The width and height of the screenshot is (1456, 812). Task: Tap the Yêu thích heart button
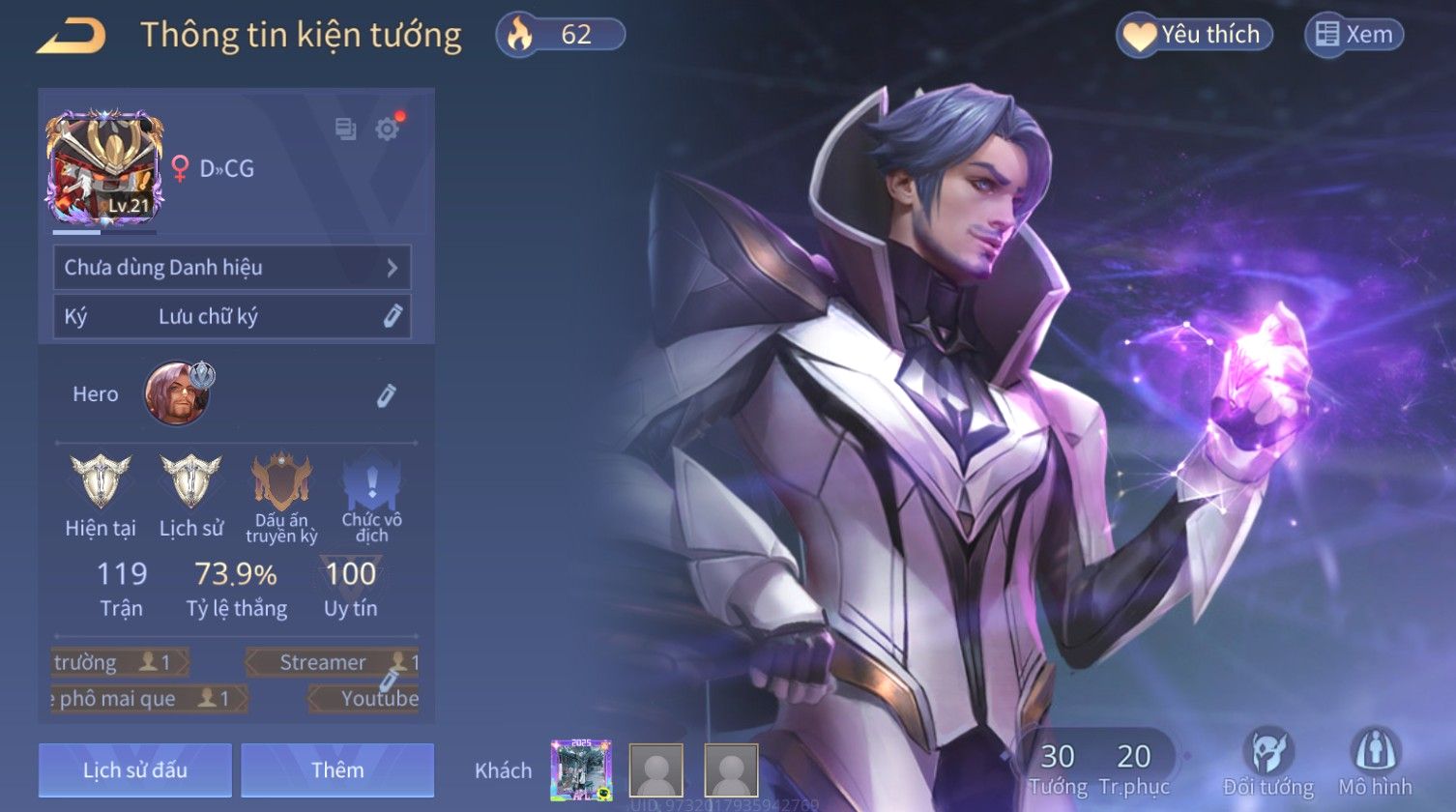[x=1195, y=36]
